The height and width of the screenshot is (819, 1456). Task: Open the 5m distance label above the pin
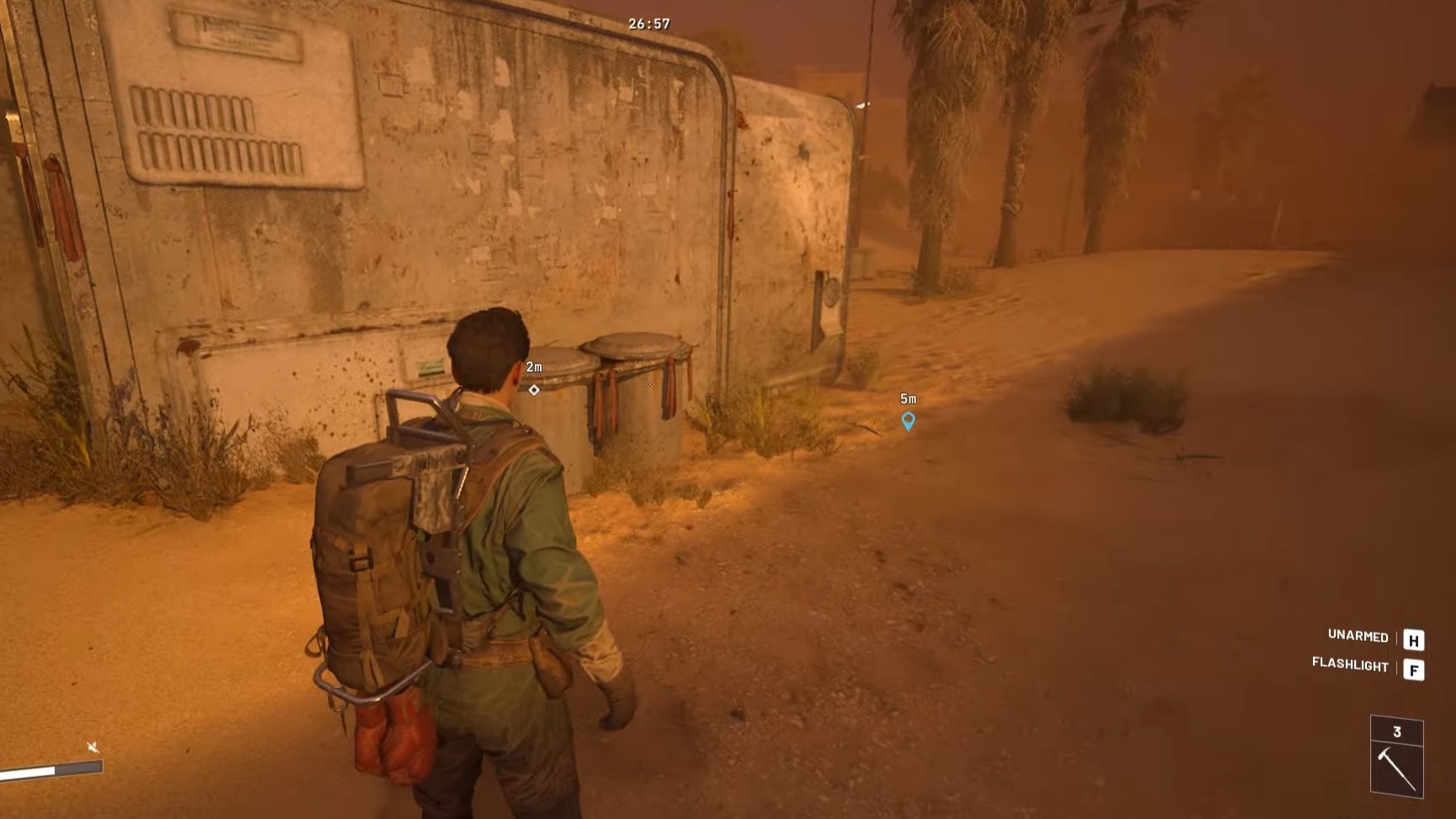tap(908, 398)
